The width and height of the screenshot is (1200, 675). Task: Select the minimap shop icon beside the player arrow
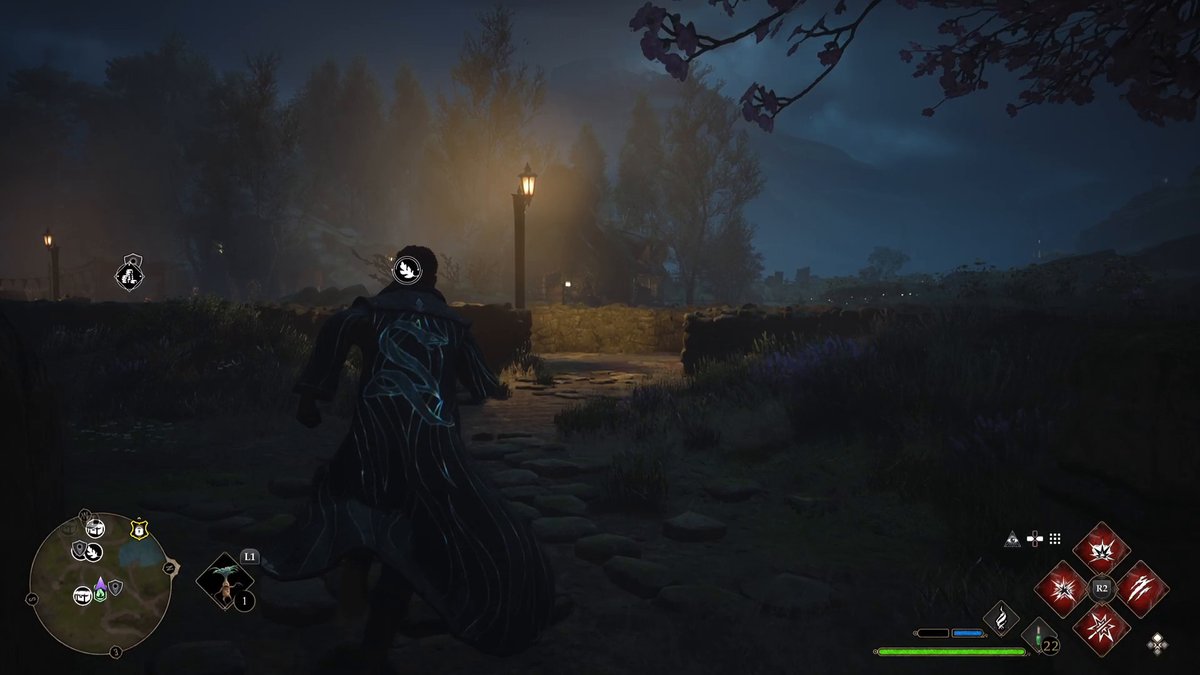click(82, 595)
